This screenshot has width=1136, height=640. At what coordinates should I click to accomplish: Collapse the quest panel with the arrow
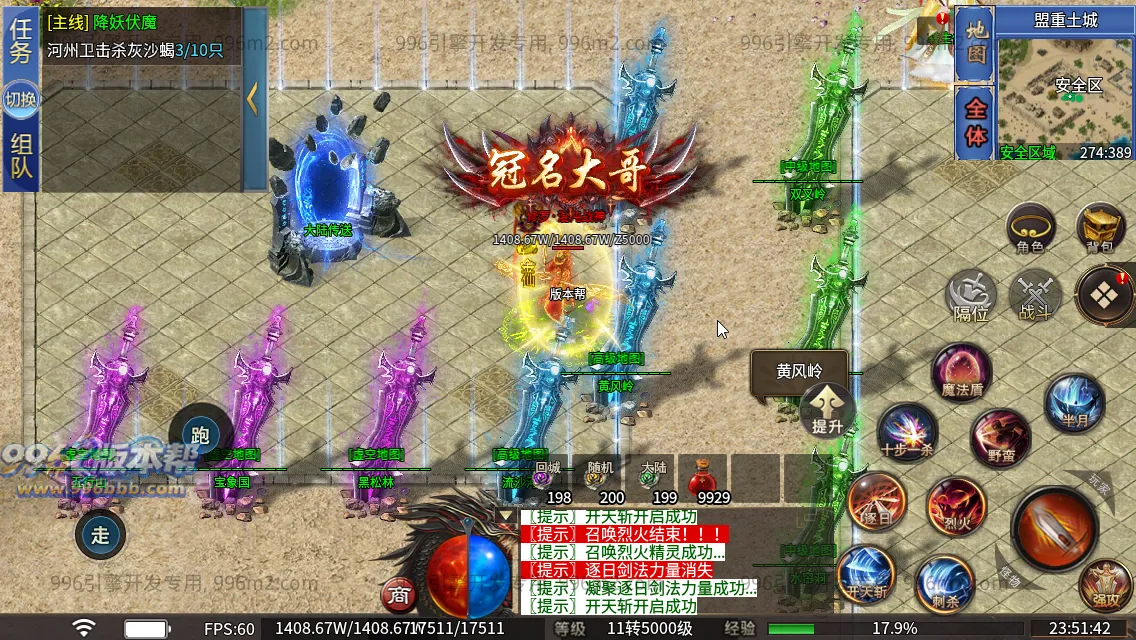click(253, 99)
